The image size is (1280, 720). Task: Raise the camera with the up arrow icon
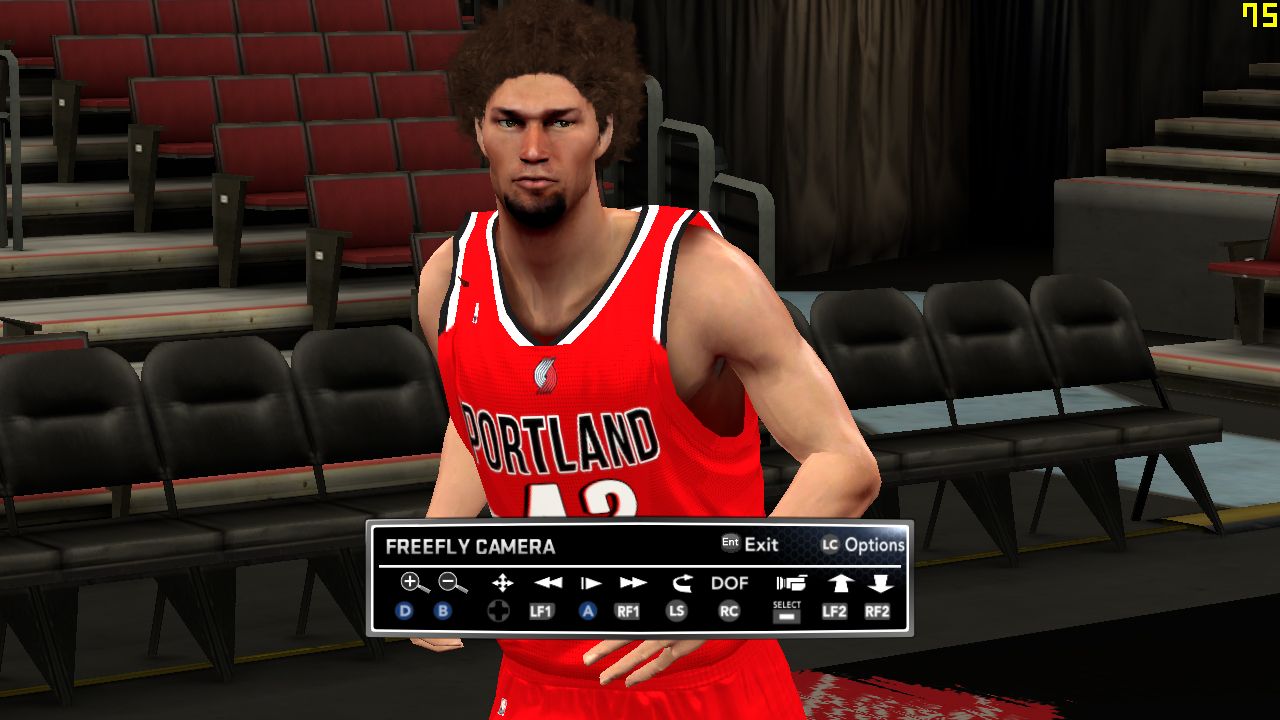pyautogui.click(x=839, y=583)
